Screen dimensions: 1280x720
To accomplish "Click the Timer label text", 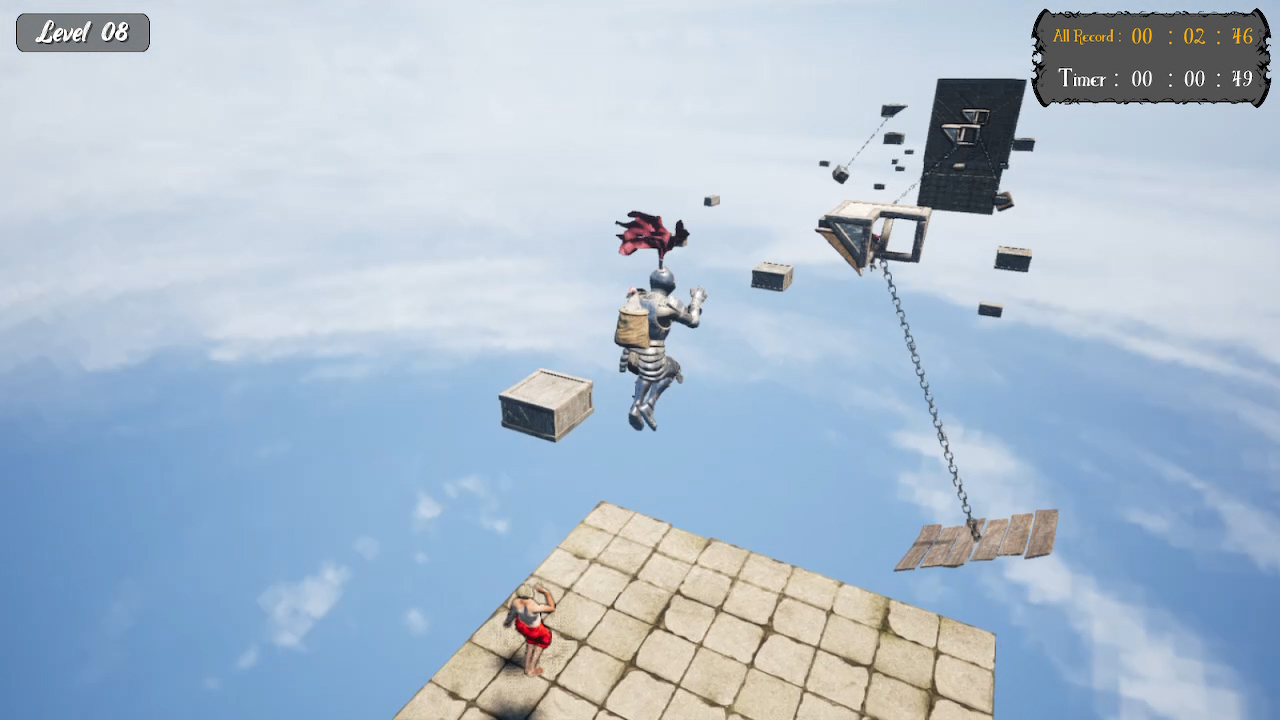I will click(1084, 79).
